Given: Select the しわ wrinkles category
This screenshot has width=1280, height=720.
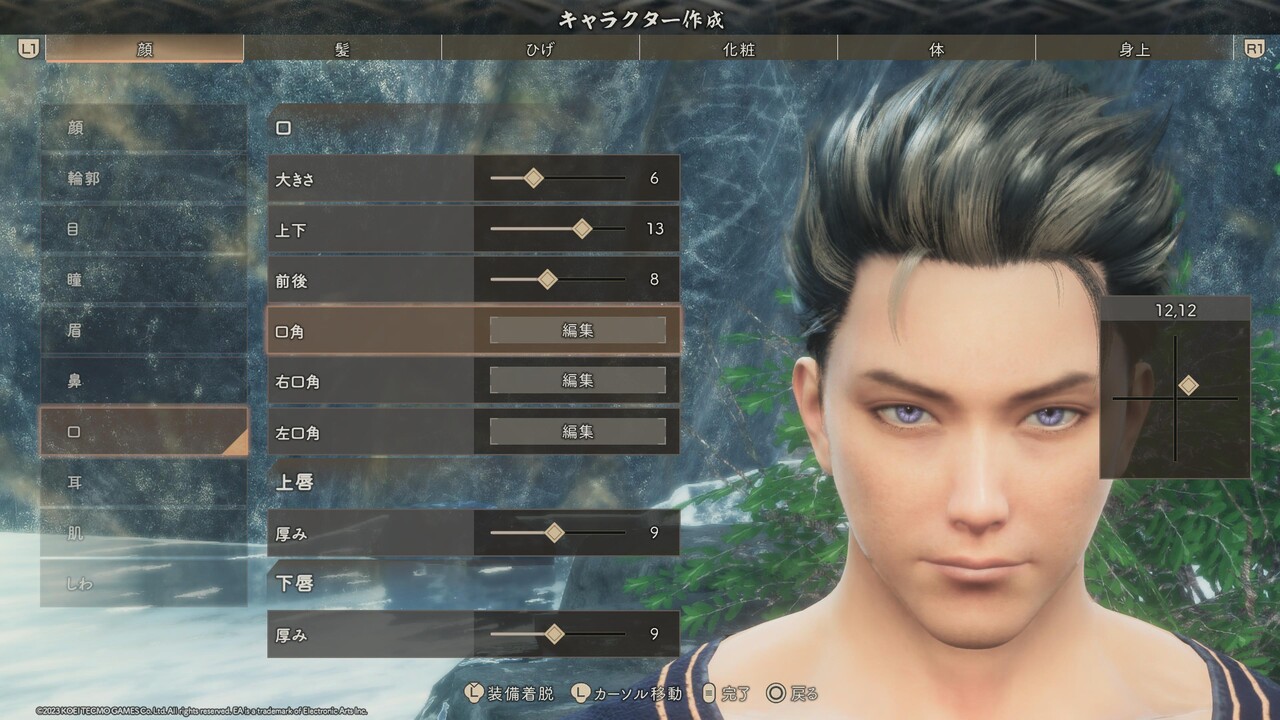Looking at the screenshot, I should pos(143,583).
